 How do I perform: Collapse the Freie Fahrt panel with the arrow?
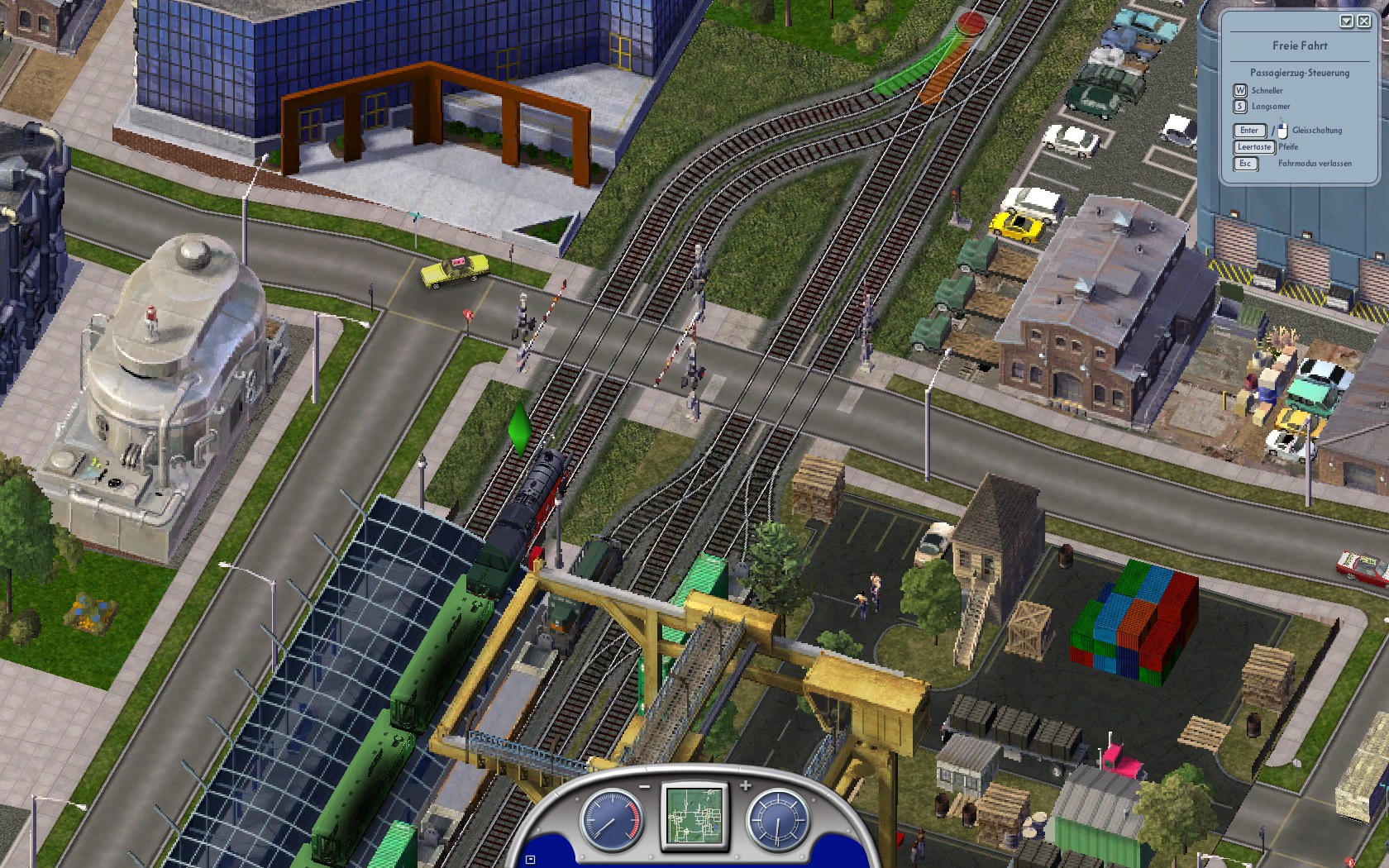coord(1347,21)
